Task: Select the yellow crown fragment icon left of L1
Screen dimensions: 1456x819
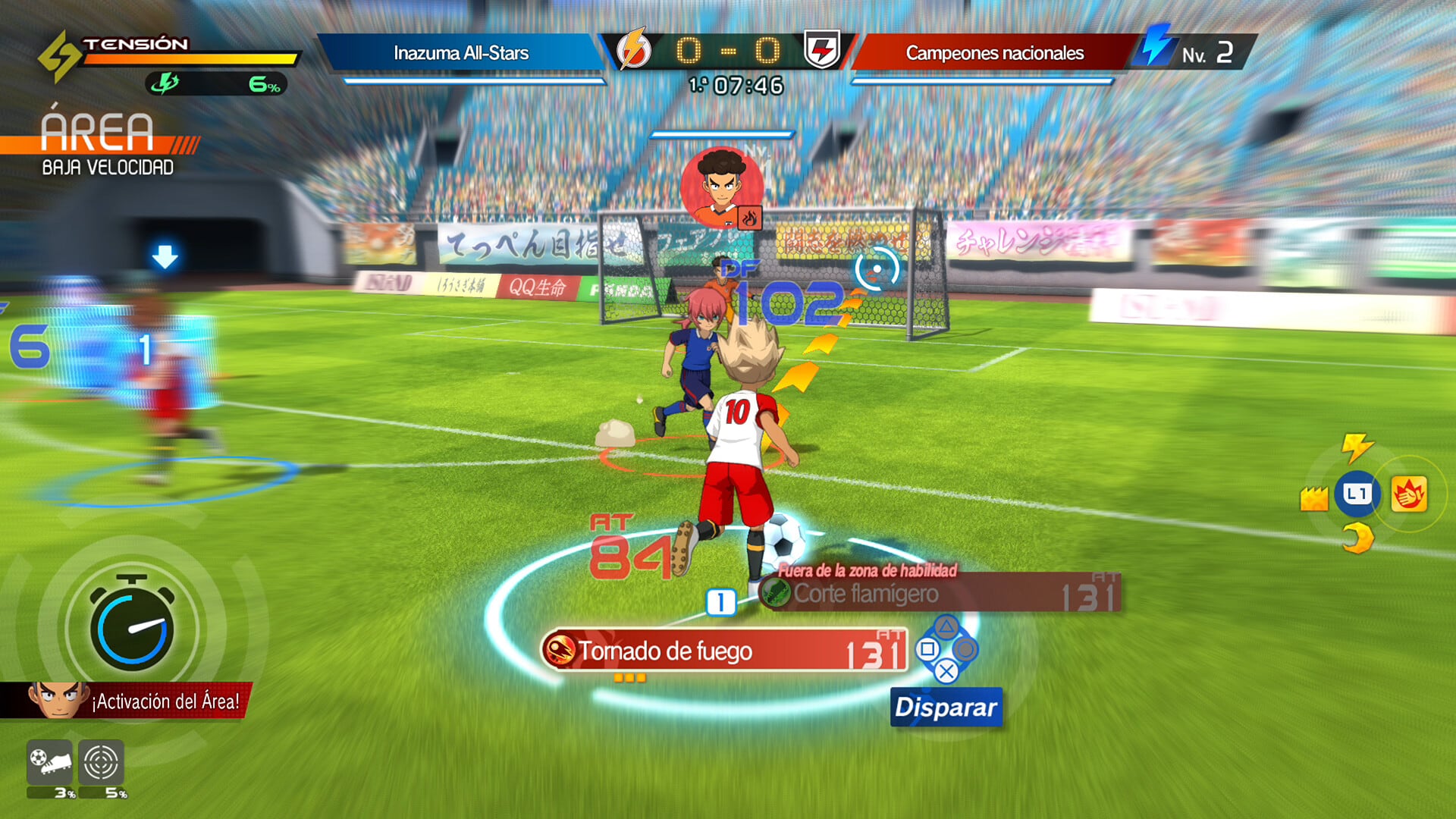Action: click(1314, 497)
